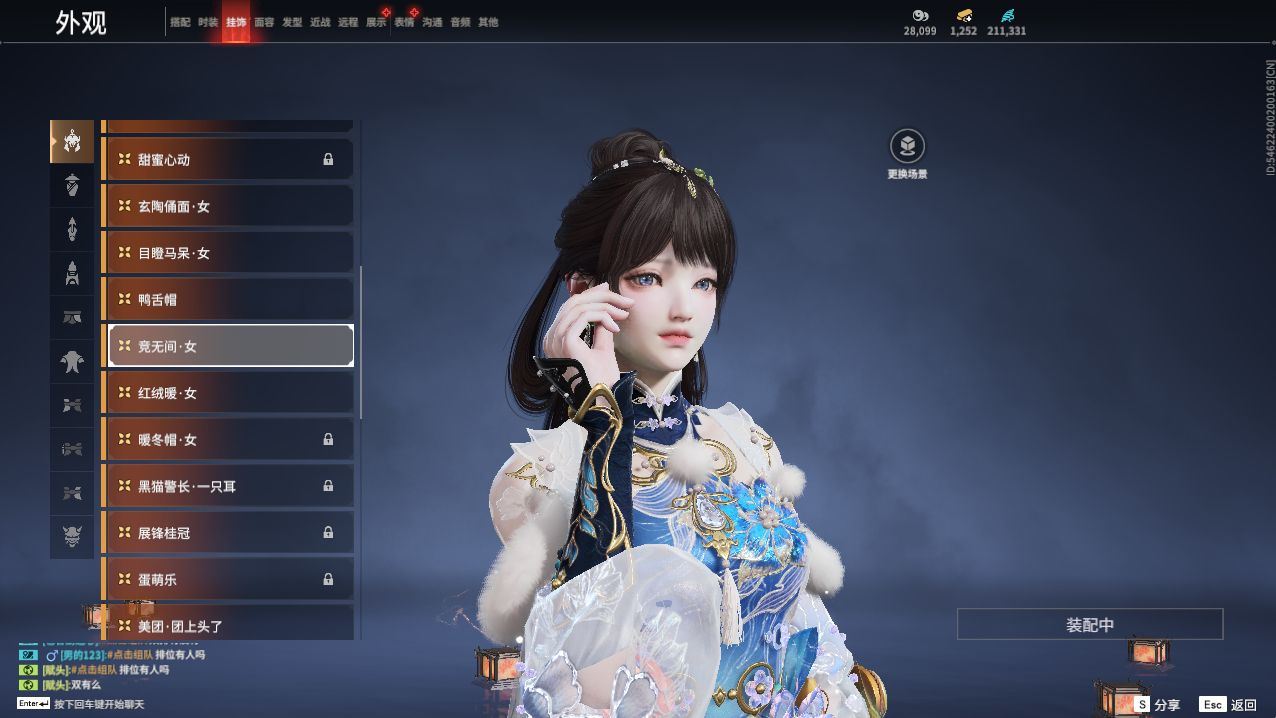Choose the 甜蜜心动 accessory
1276x718 pixels.
pyautogui.click(x=228, y=160)
